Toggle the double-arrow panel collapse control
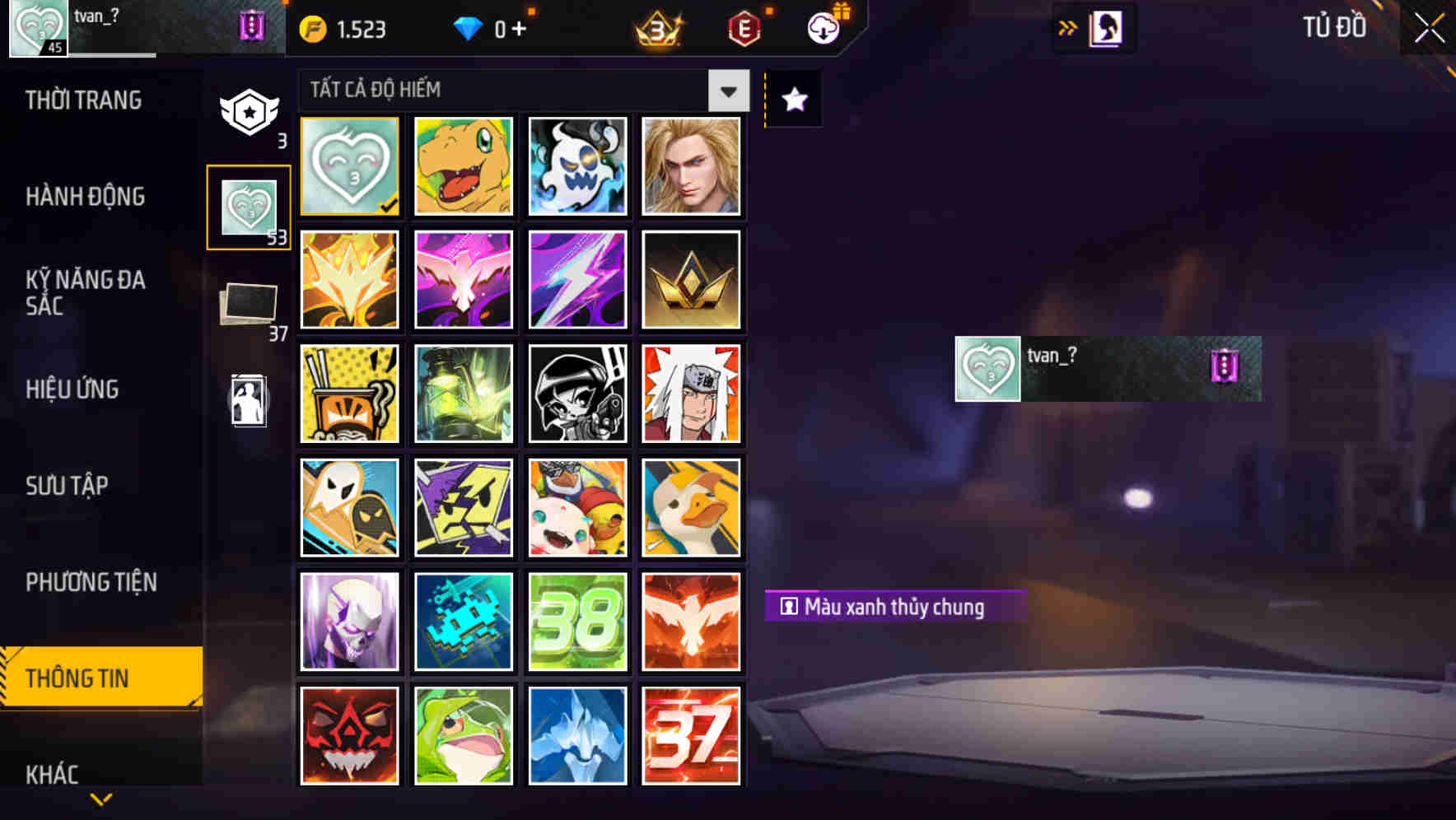This screenshot has height=820, width=1456. pos(1066,27)
